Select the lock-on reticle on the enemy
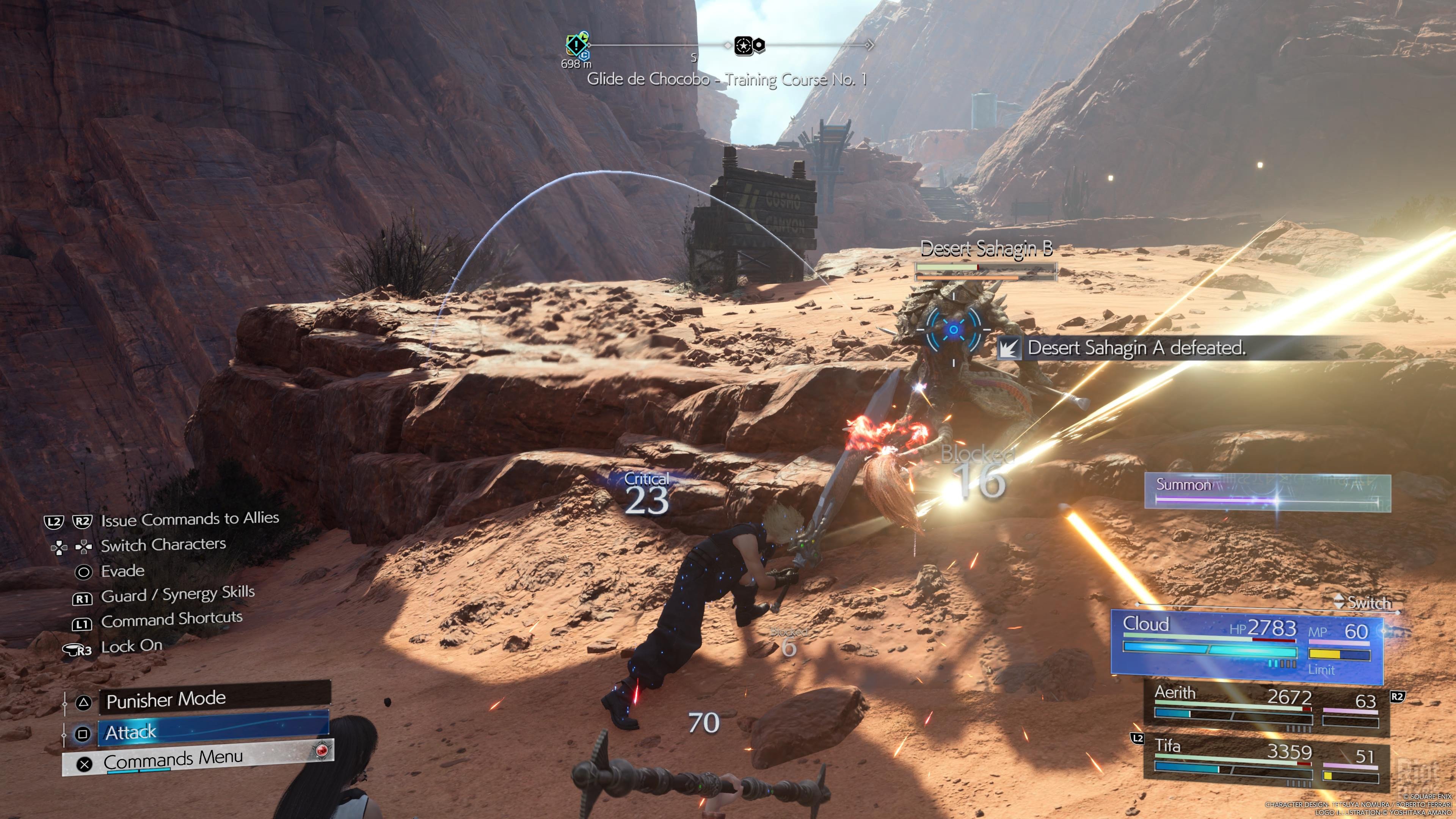This screenshot has width=1456, height=819. tap(954, 329)
